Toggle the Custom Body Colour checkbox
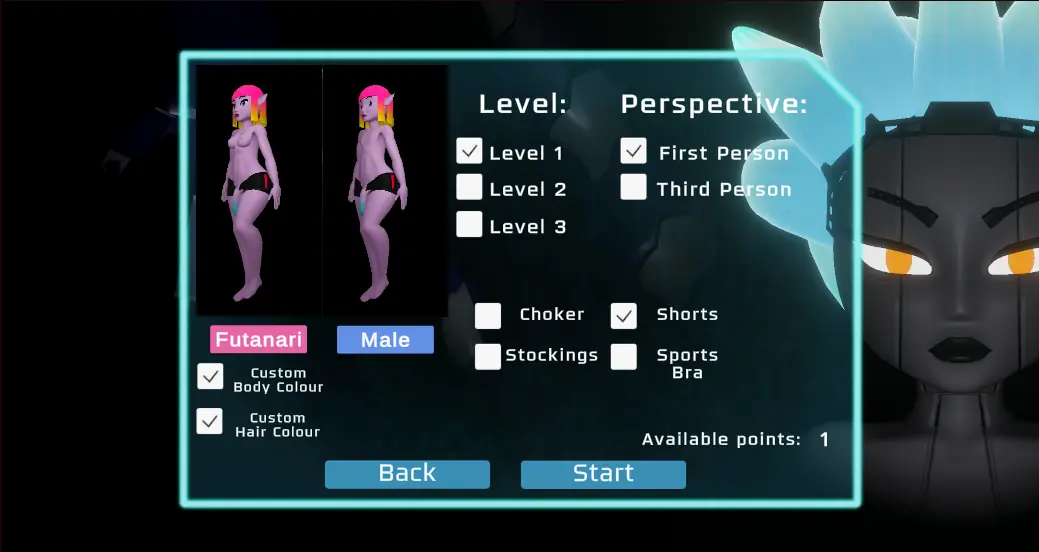The width and height of the screenshot is (1039, 552). (x=210, y=377)
